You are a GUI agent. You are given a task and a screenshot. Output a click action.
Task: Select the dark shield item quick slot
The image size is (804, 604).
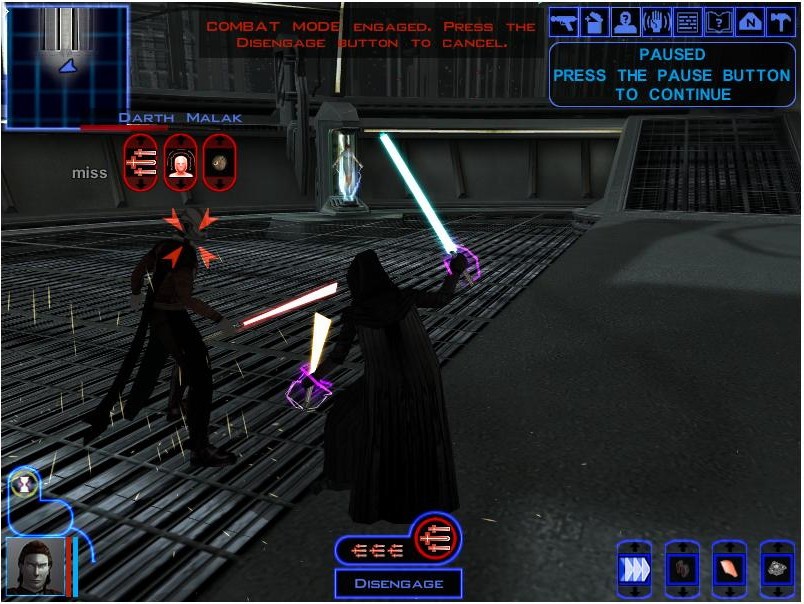(682, 568)
